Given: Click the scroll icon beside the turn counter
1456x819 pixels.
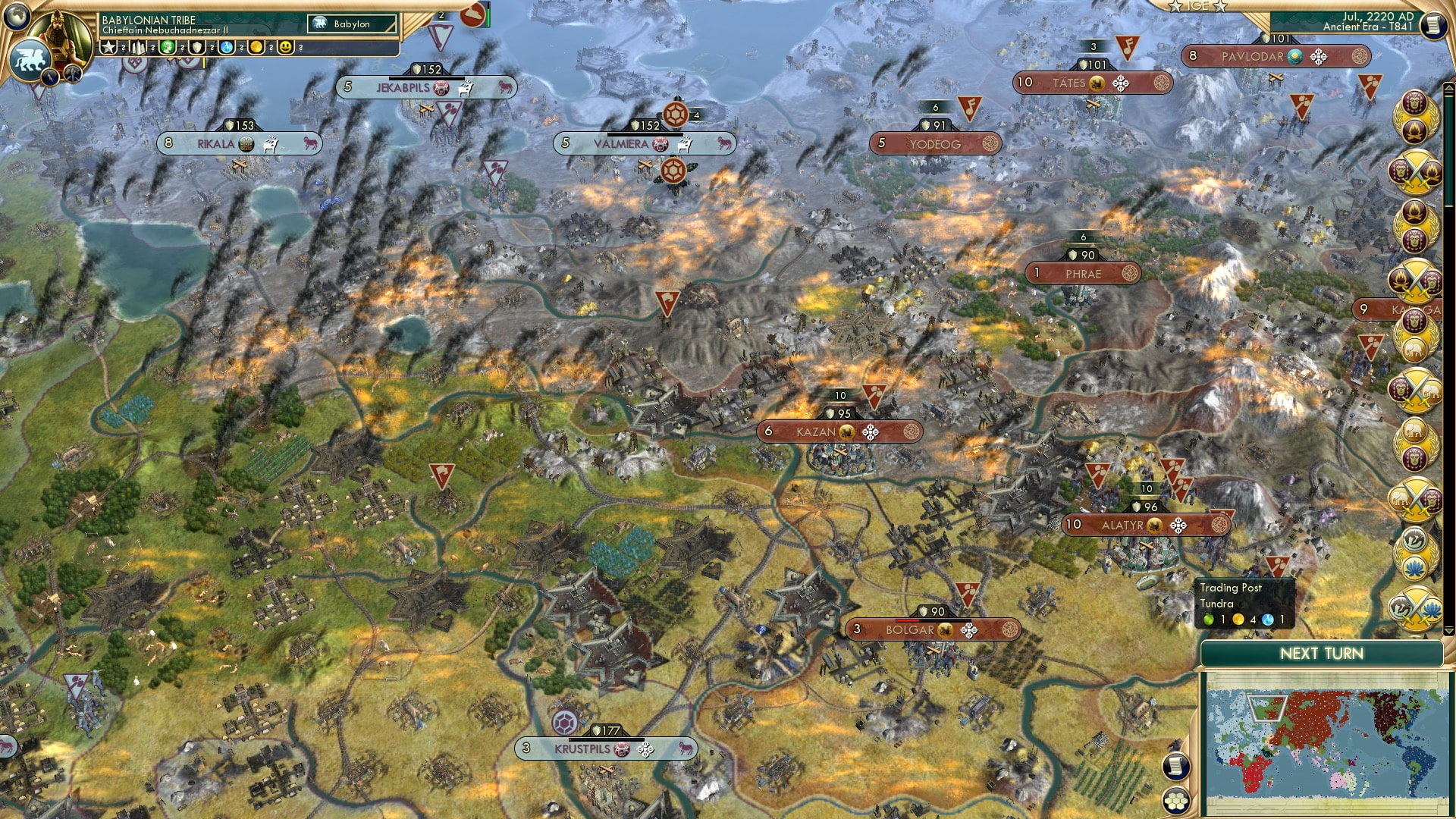Looking at the screenshot, I should point(1433,25).
